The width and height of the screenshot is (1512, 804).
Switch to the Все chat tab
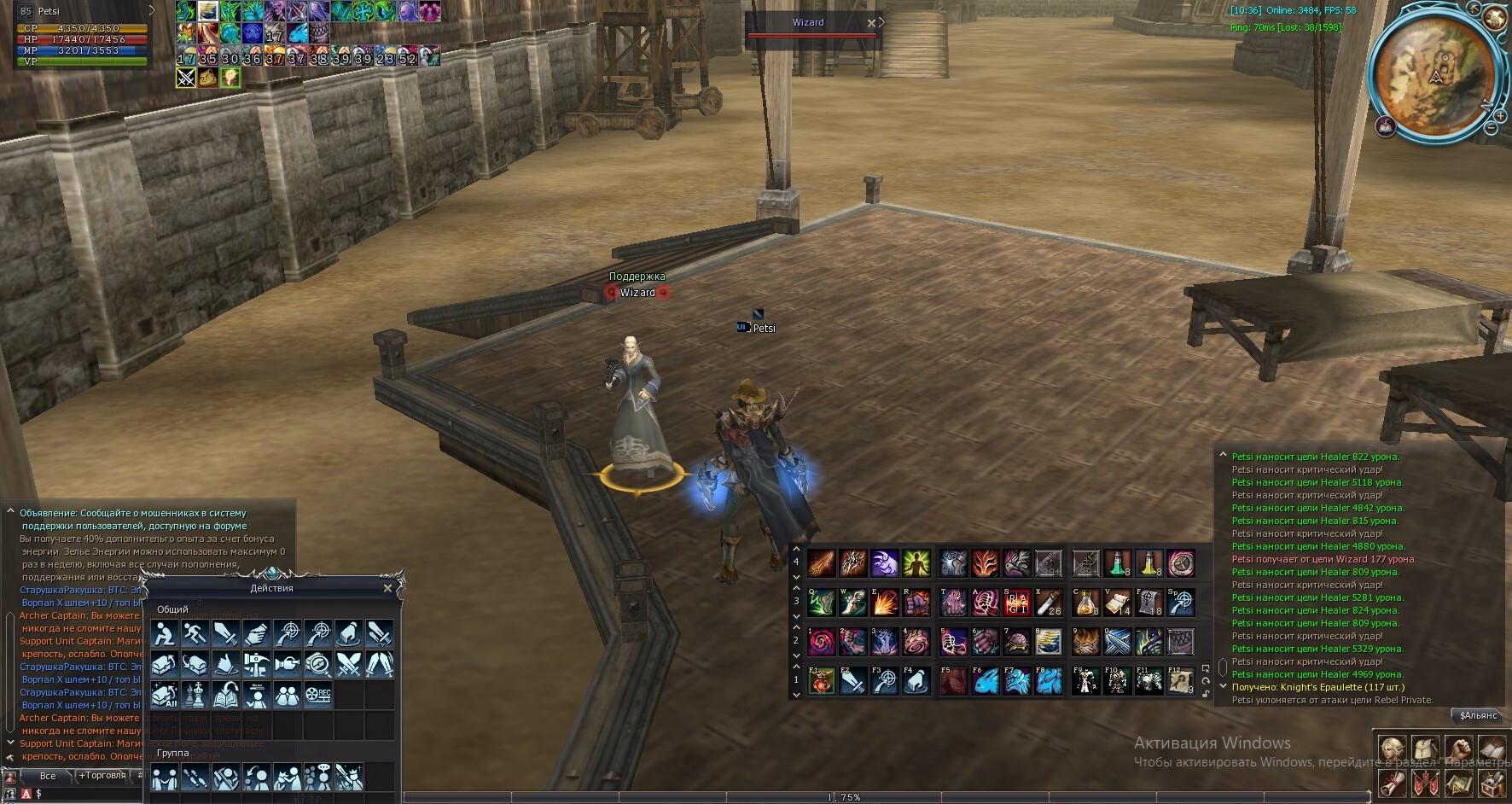pyautogui.click(x=48, y=776)
